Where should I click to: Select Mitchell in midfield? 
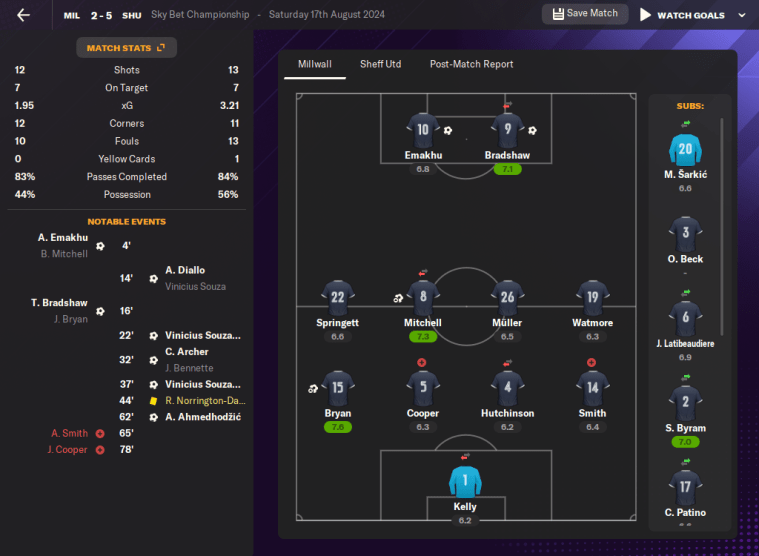tap(423, 299)
